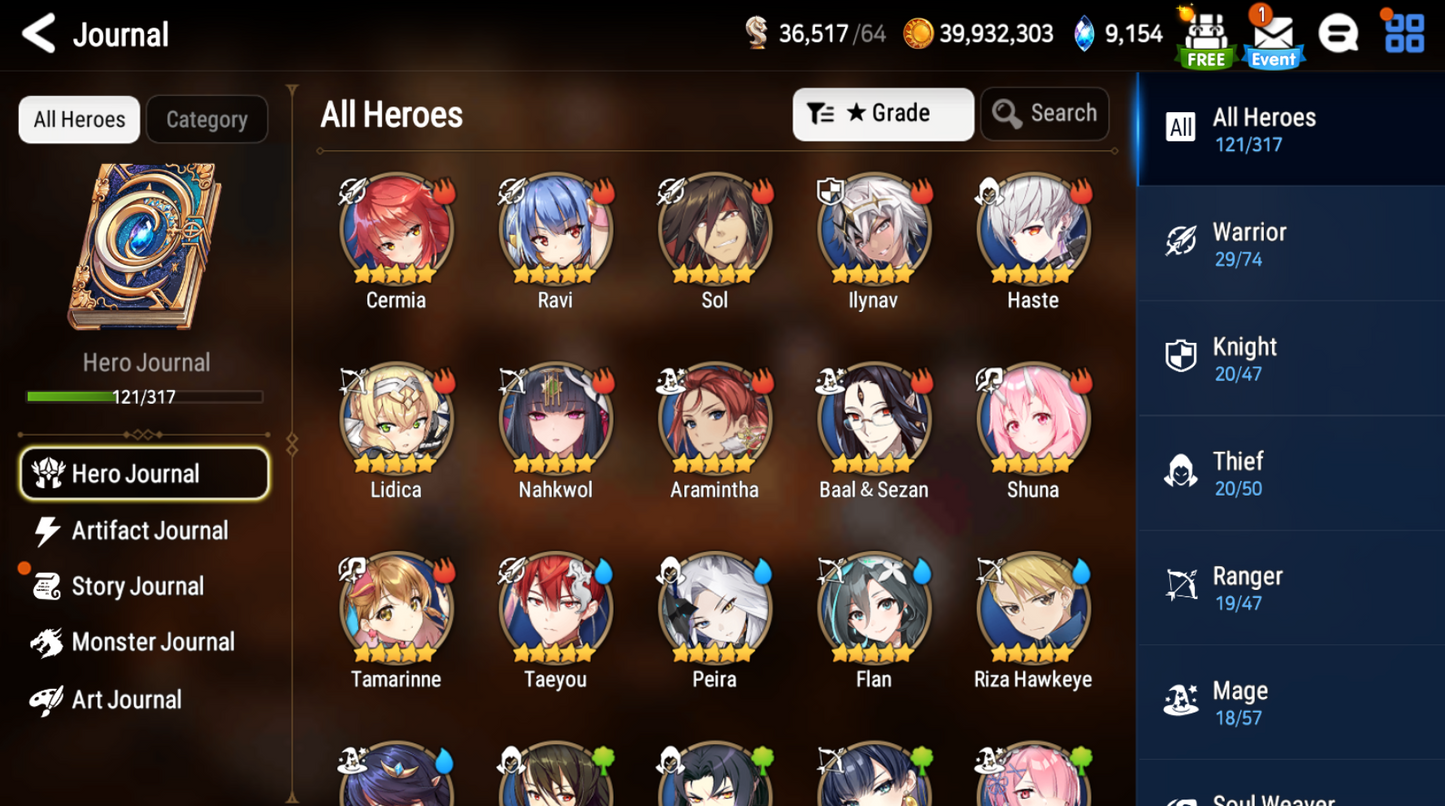This screenshot has width=1445, height=806.
Task: Open the Search function
Action: click(x=1044, y=113)
